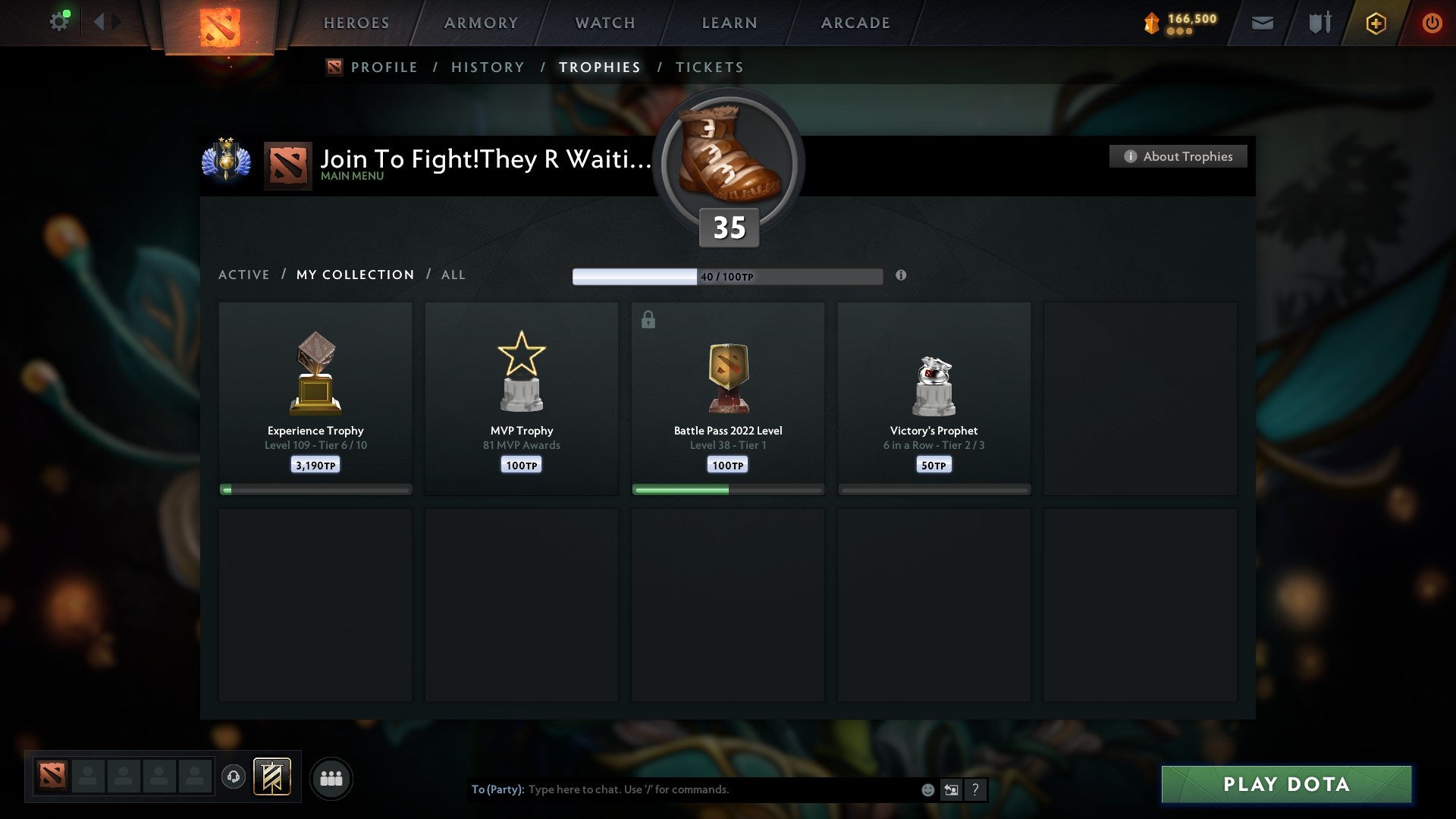The image size is (1456, 819).
Task: Click the locked padlock on Battle Pass 2022 trophy
Action: tap(648, 319)
